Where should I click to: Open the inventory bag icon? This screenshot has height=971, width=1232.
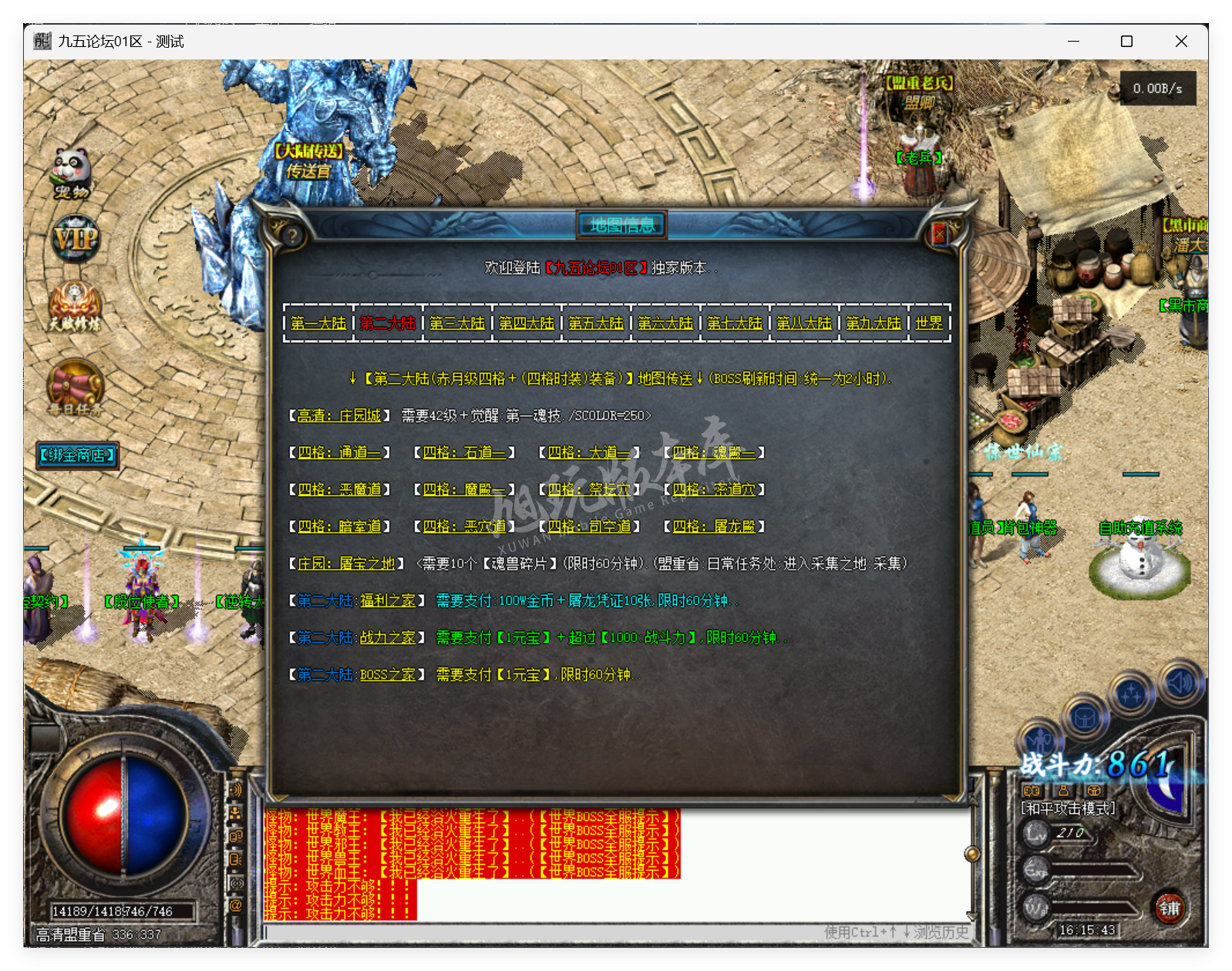(1085, 717)
